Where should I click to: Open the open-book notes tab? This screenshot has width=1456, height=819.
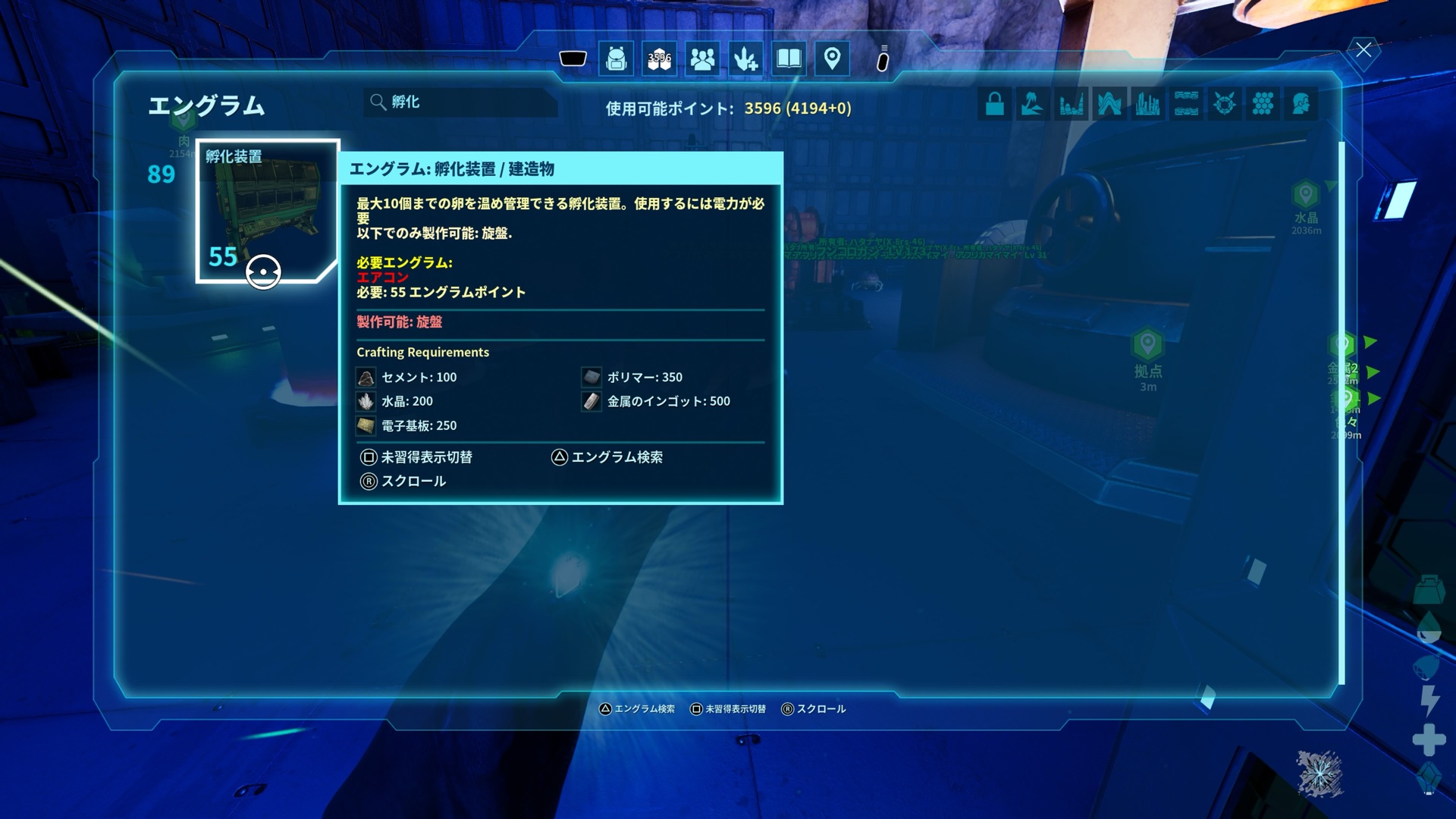click(x=789, y=58)
